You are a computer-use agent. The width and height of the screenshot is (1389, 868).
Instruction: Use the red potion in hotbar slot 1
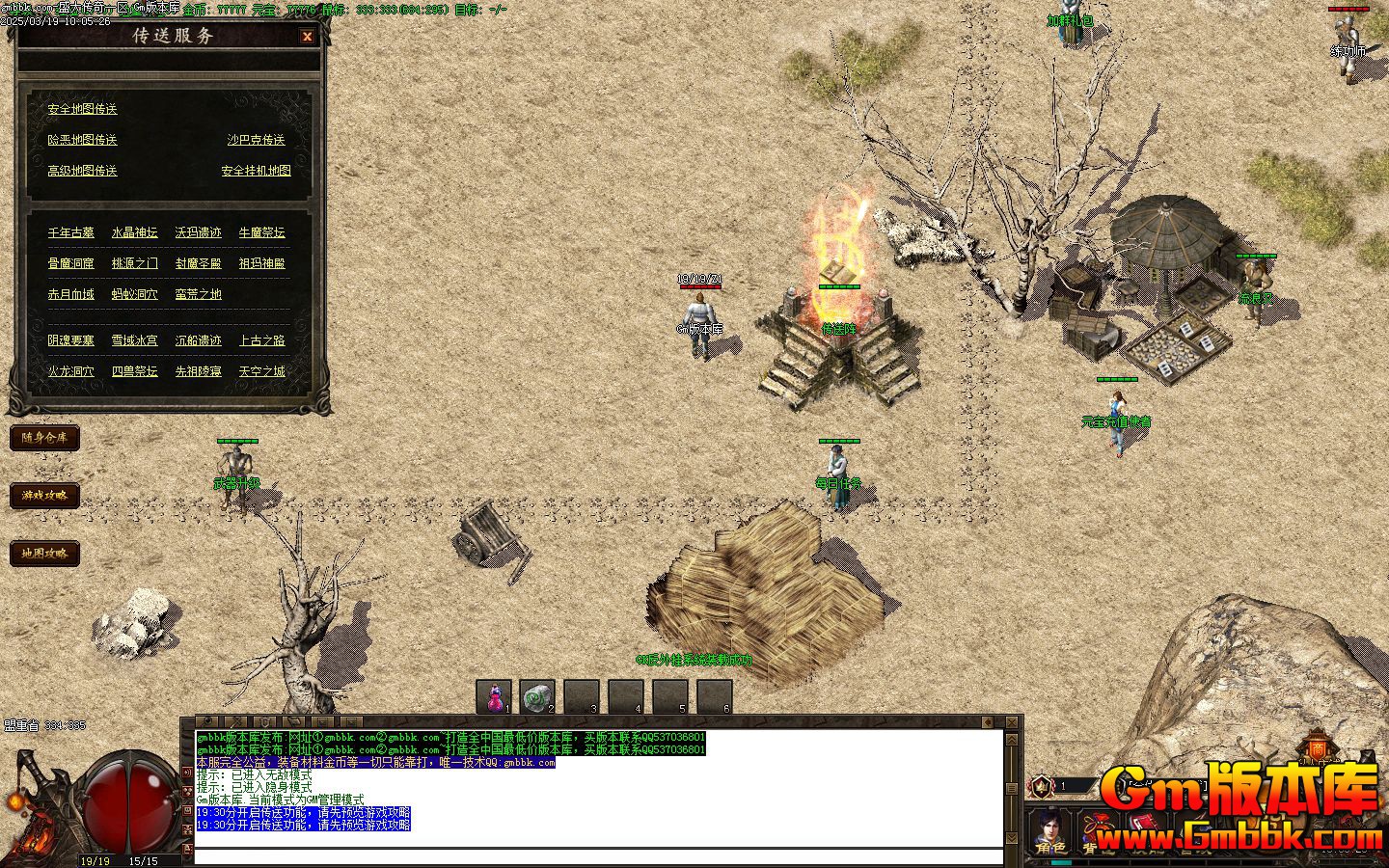click(494, 696)
